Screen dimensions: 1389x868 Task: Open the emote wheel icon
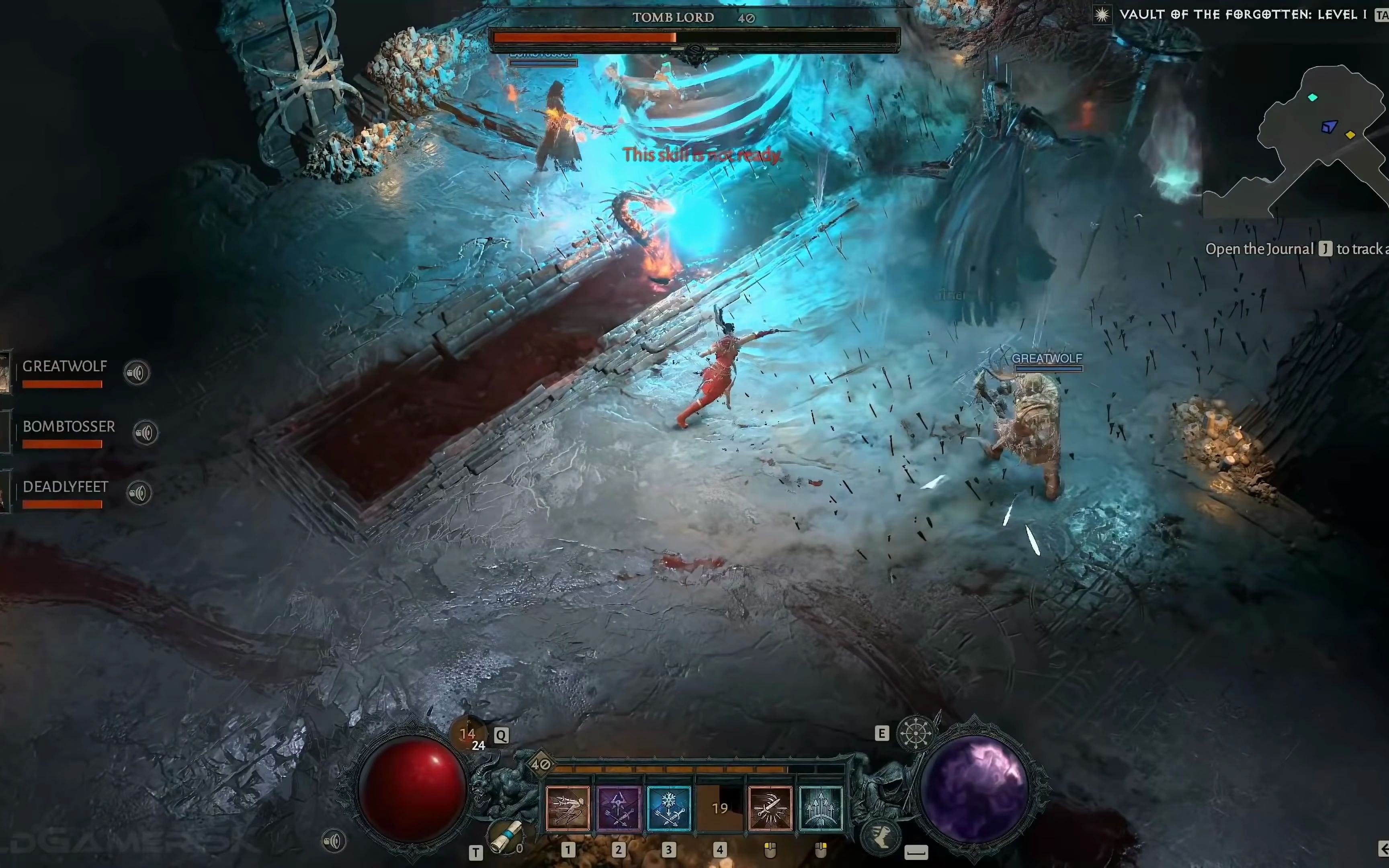click(915, 733)
